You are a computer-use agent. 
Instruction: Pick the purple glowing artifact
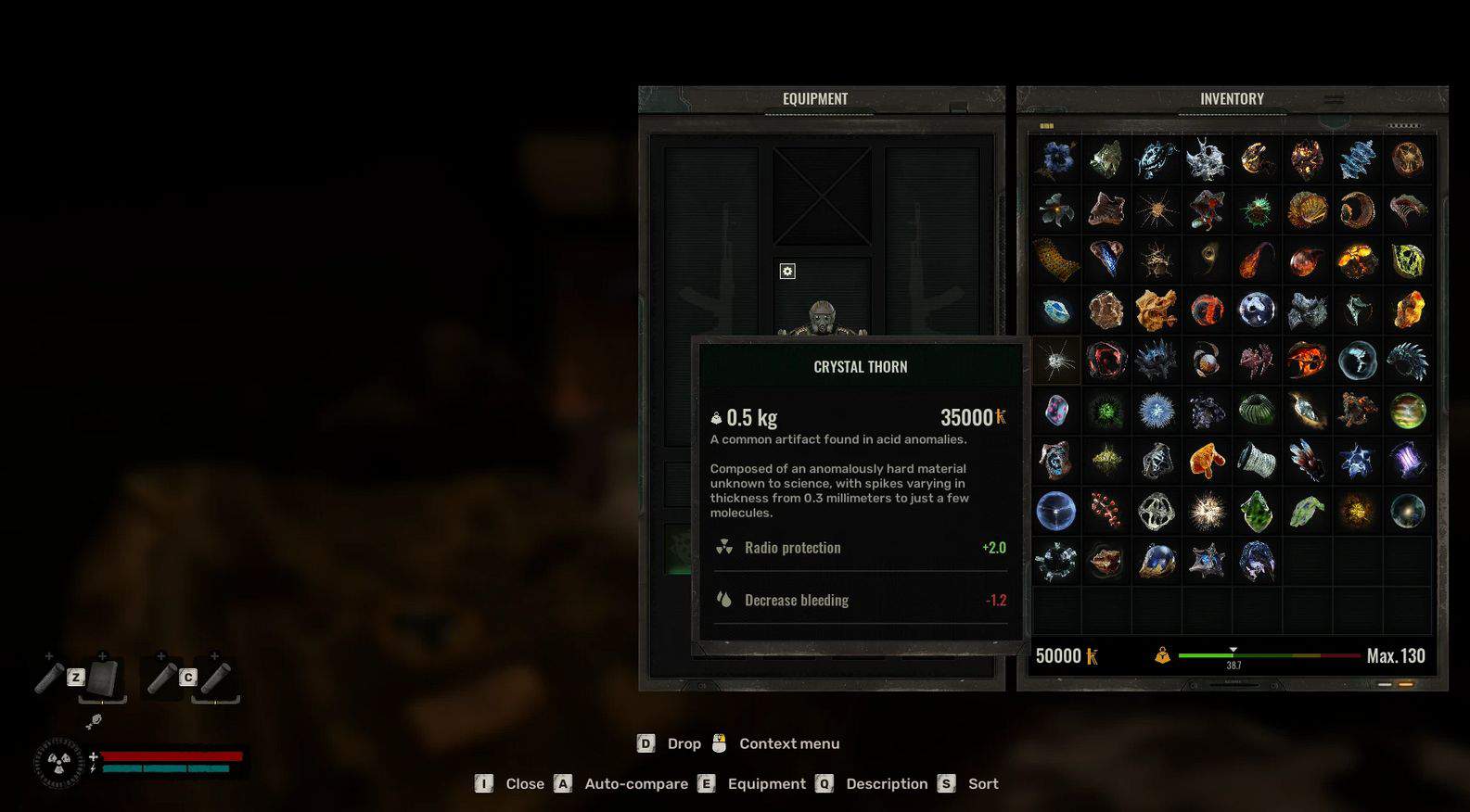click(1407, 461)
